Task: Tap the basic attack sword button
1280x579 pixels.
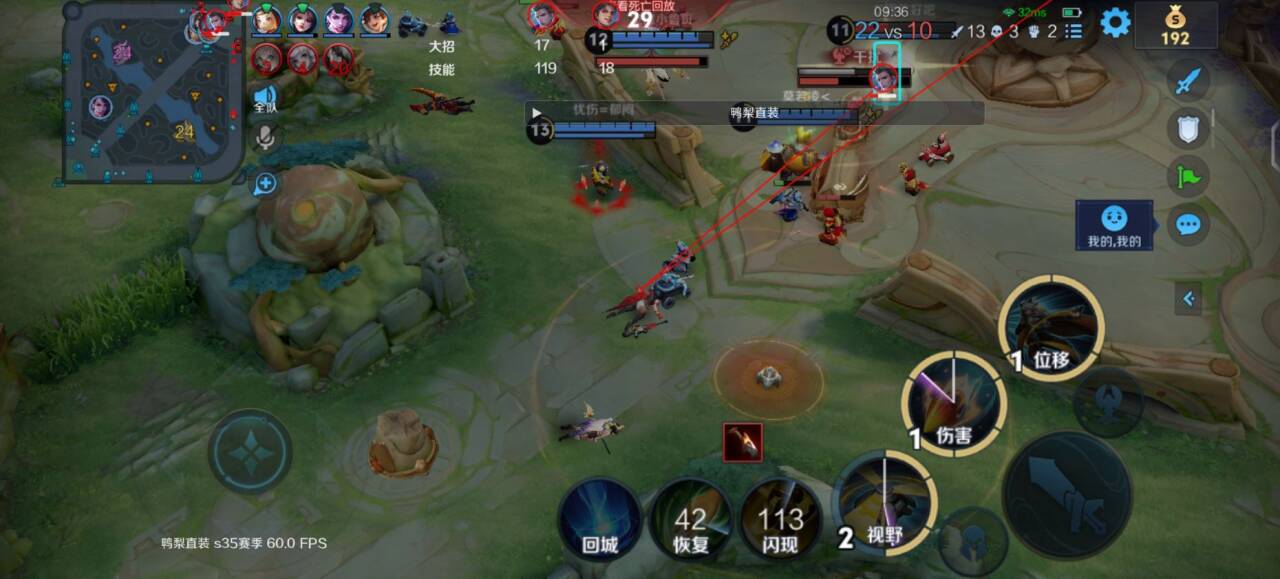Action: click(1067, 494)
